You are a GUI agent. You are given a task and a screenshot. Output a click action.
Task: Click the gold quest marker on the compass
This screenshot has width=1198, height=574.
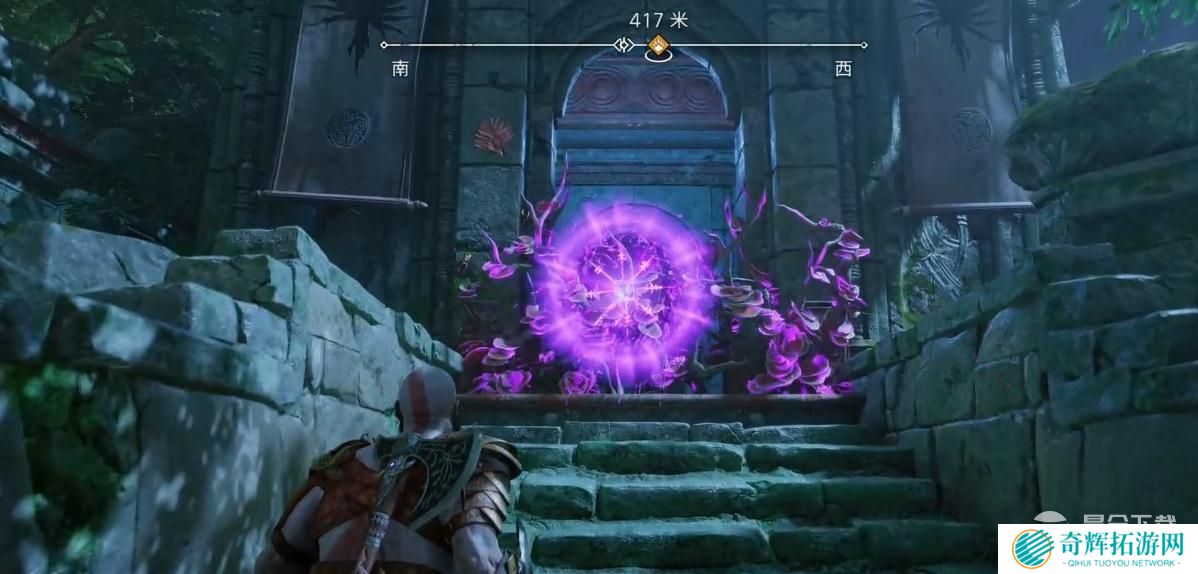657,45
